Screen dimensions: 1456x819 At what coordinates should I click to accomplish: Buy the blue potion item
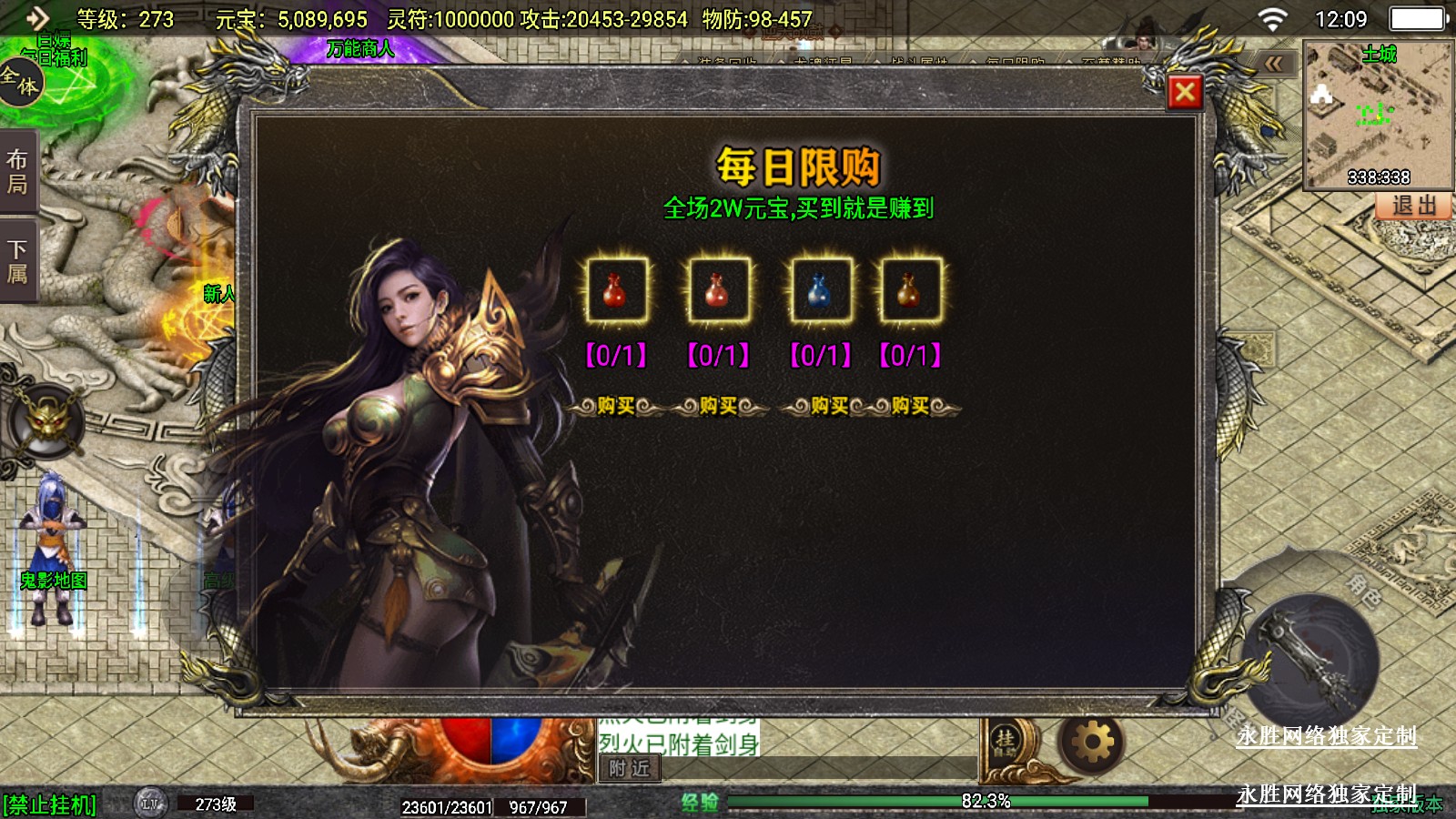click(829, 406)
